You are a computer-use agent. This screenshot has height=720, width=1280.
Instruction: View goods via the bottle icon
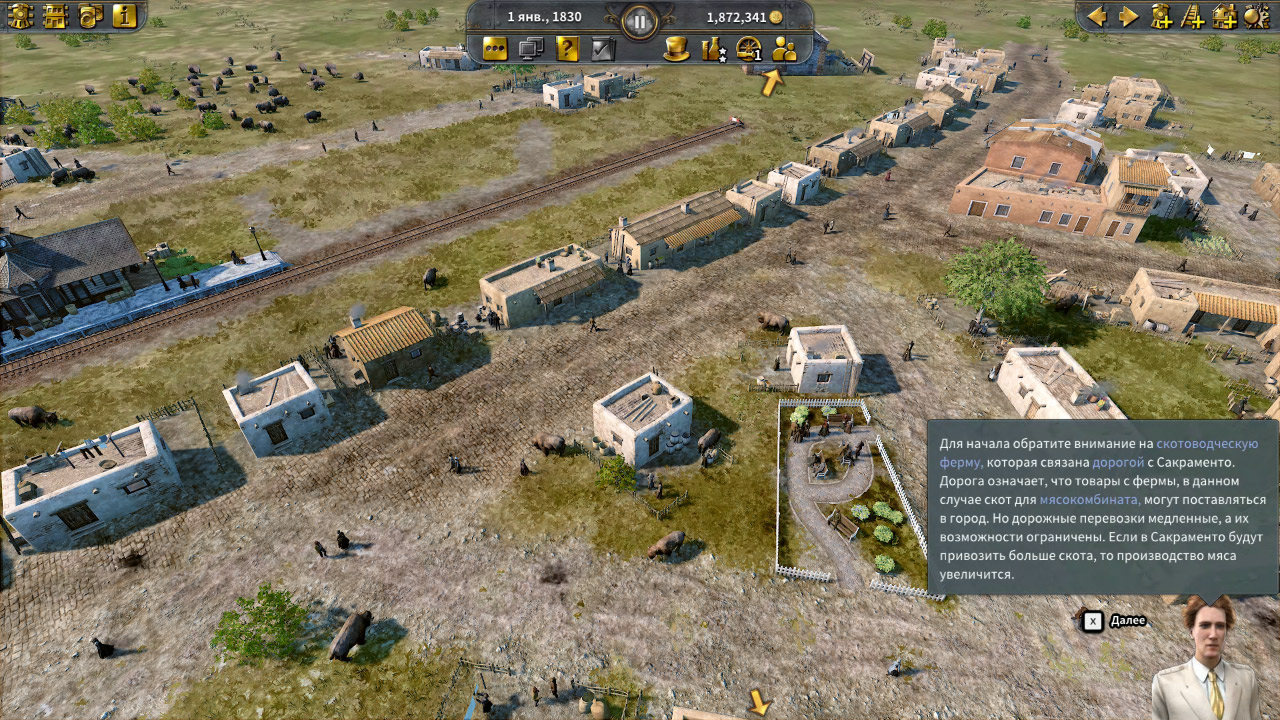coord(713,49)
